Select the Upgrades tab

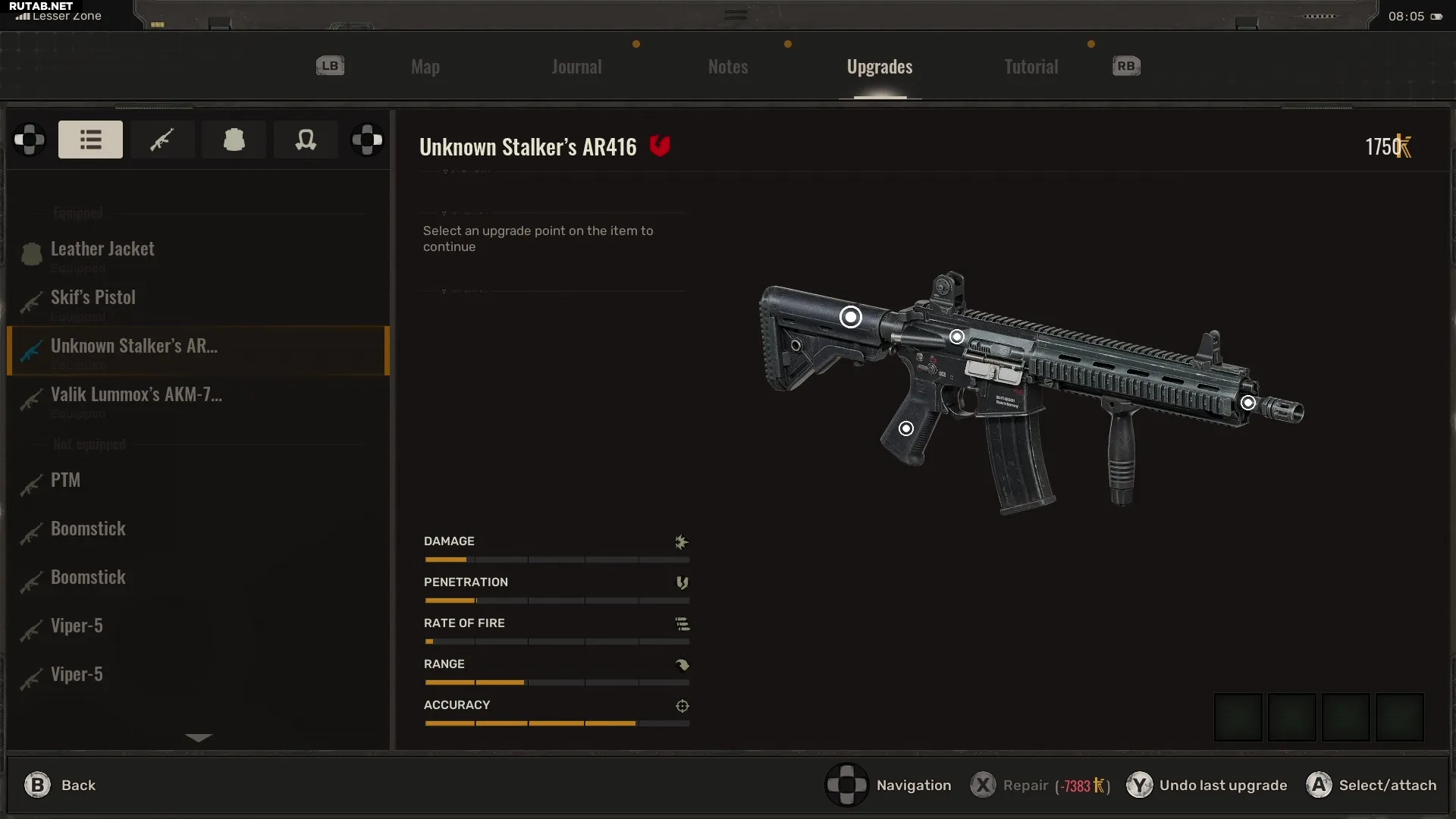click(880, 67)
